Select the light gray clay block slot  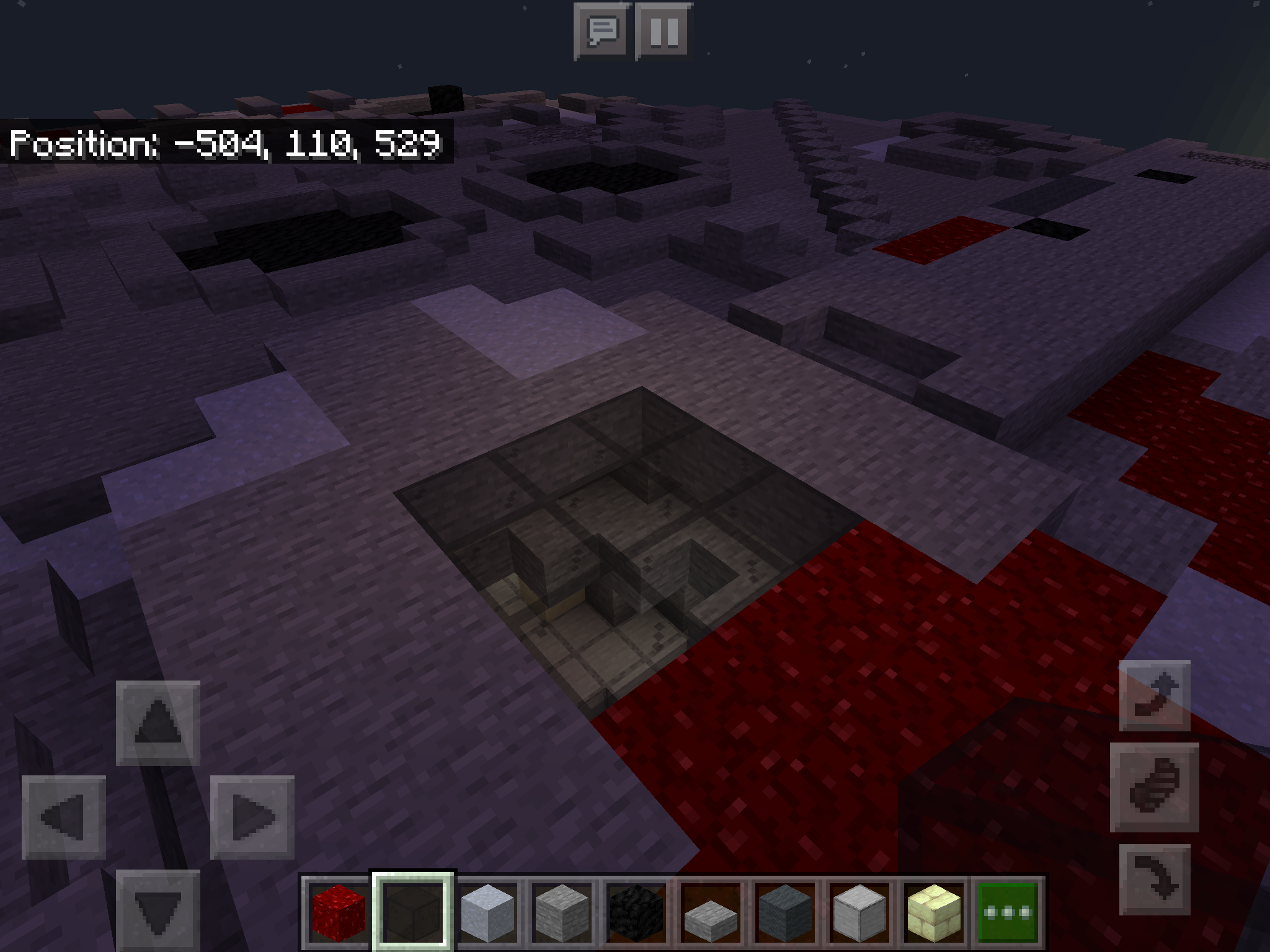[488, 912]
